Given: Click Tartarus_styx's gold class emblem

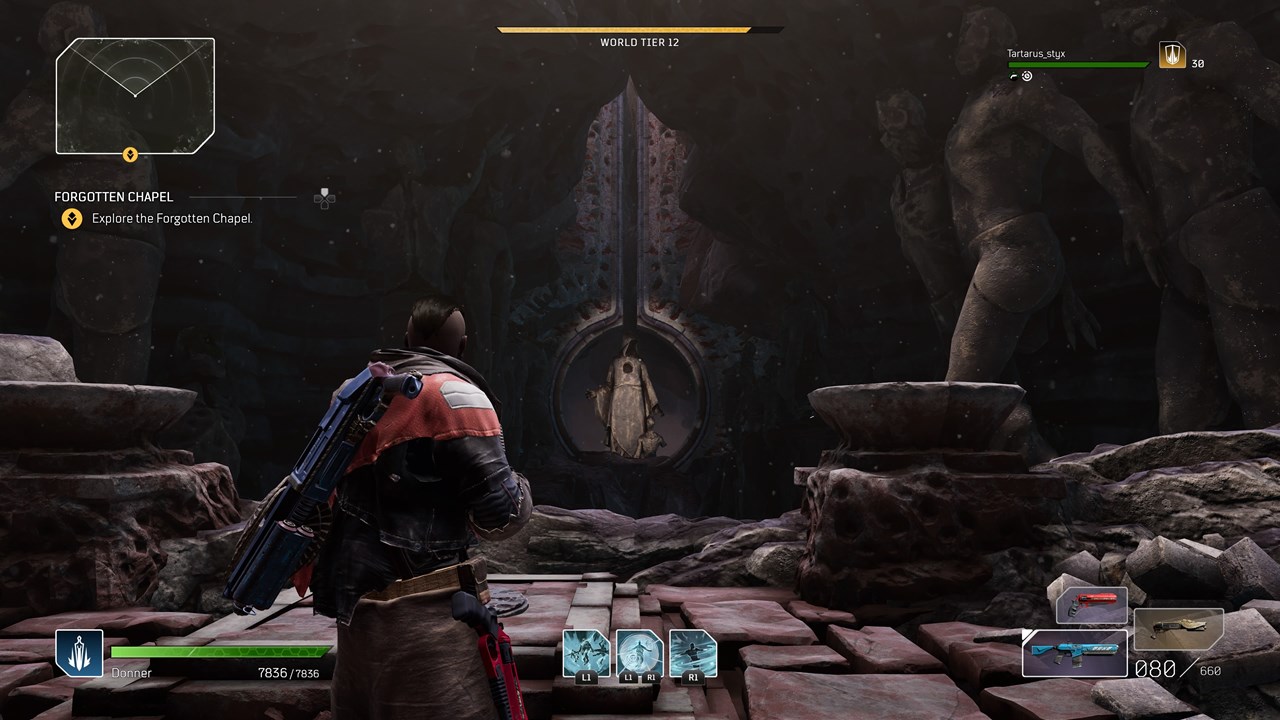Looking at the screenshot, I should tap(1172, 56).
